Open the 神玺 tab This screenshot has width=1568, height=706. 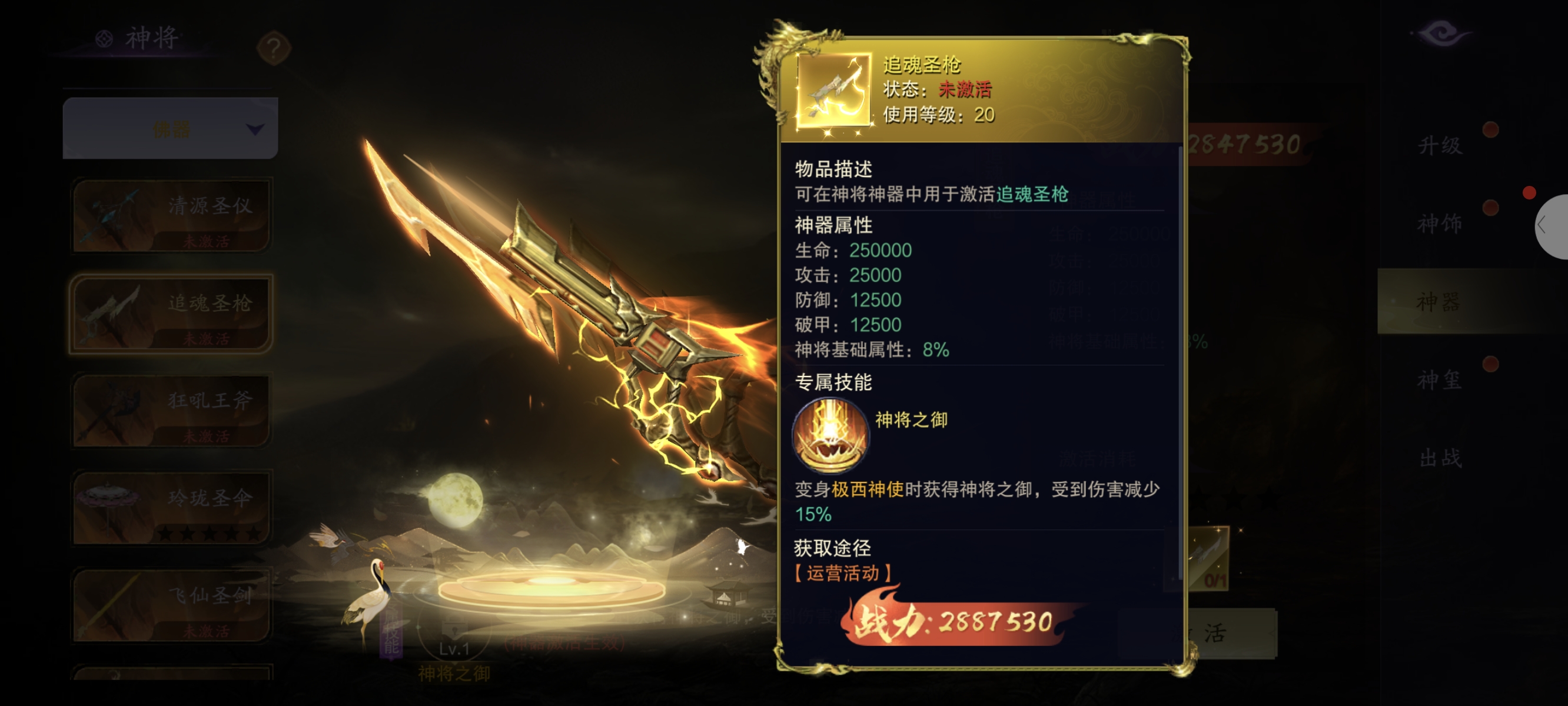(x=1439, y=380)
